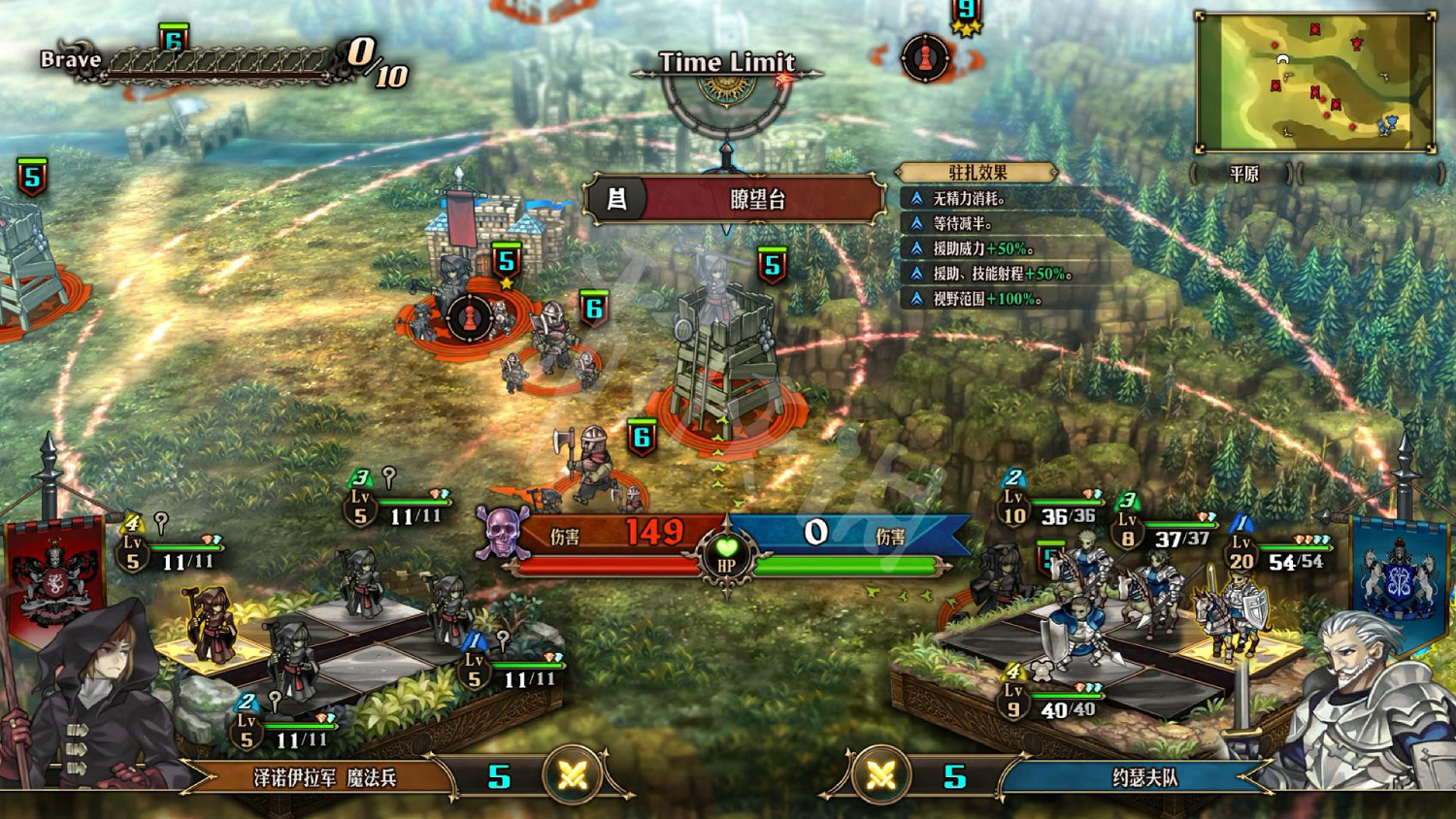Click the allied side crossed swords icon
Viewport: 1456px width, 819px height.
[x=880, y=775]
